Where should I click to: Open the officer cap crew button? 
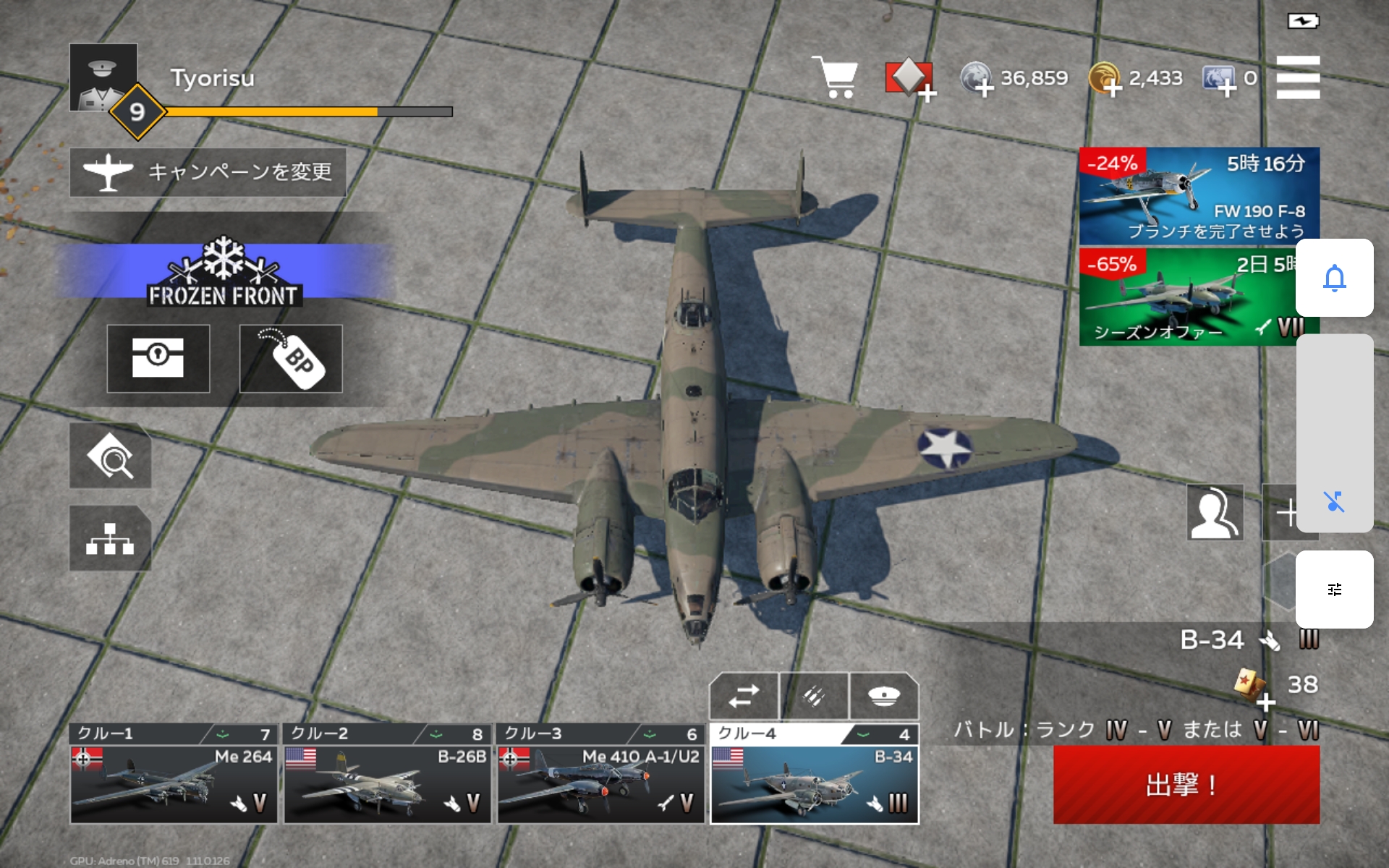pyautogui.click(x=884, y=696)
